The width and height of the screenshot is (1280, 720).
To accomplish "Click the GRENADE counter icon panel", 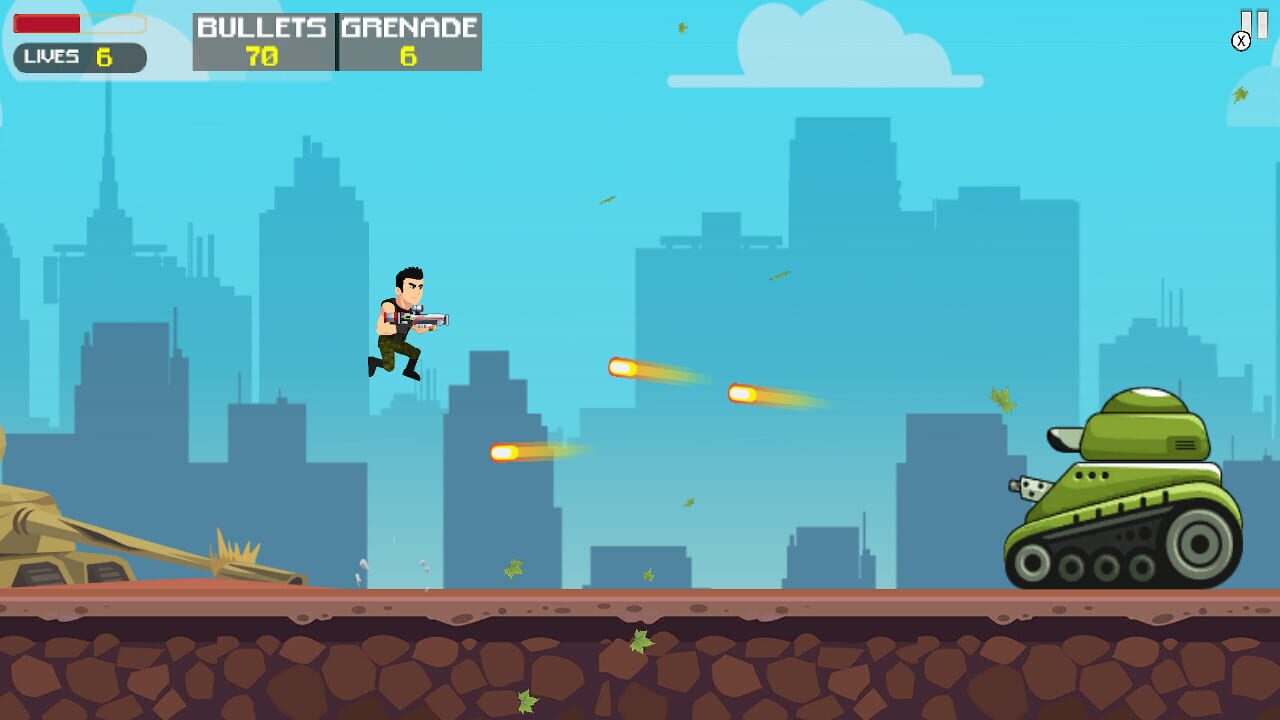I will 408,42.
